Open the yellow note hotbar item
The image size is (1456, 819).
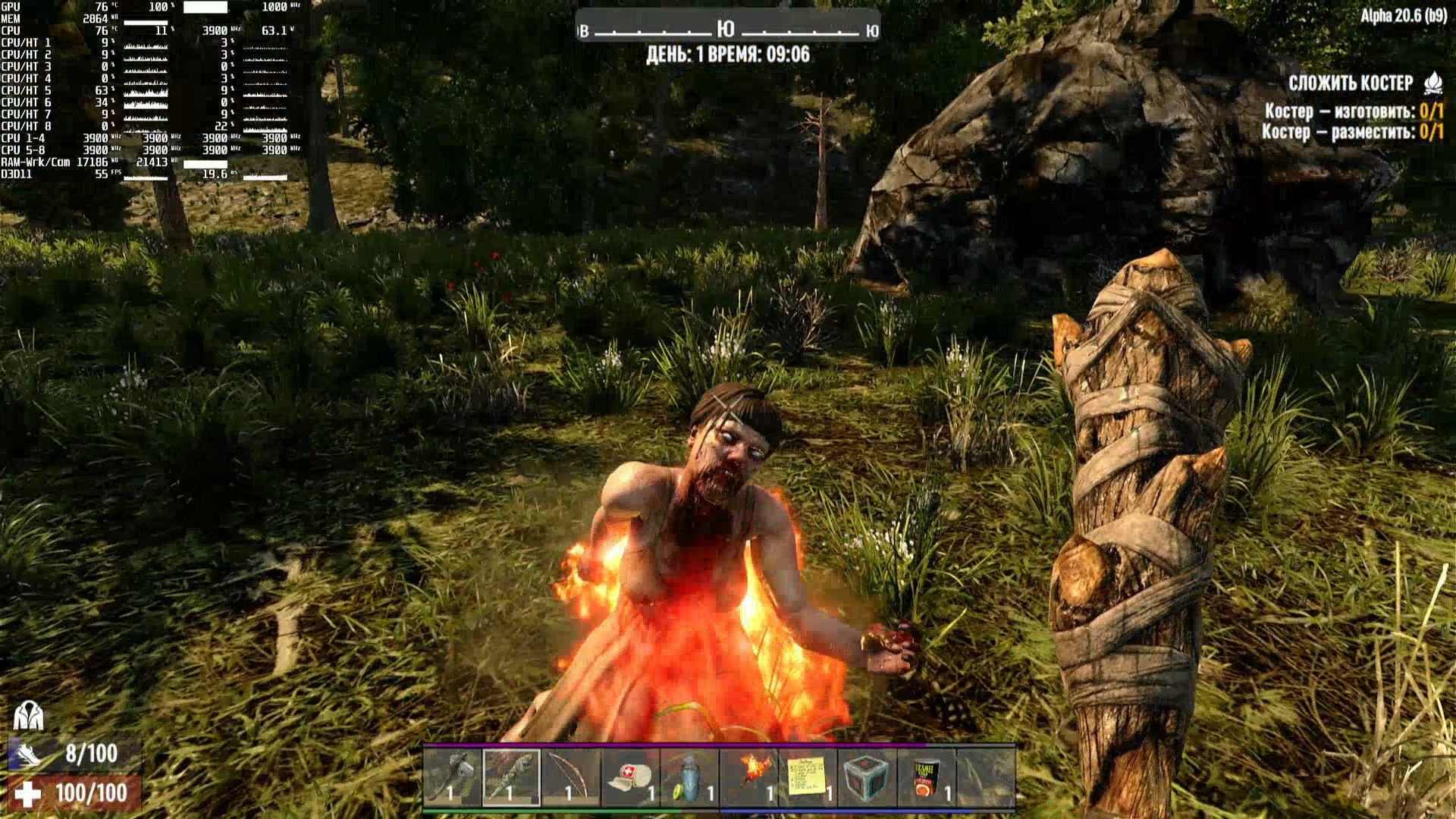tap(808, 777)
